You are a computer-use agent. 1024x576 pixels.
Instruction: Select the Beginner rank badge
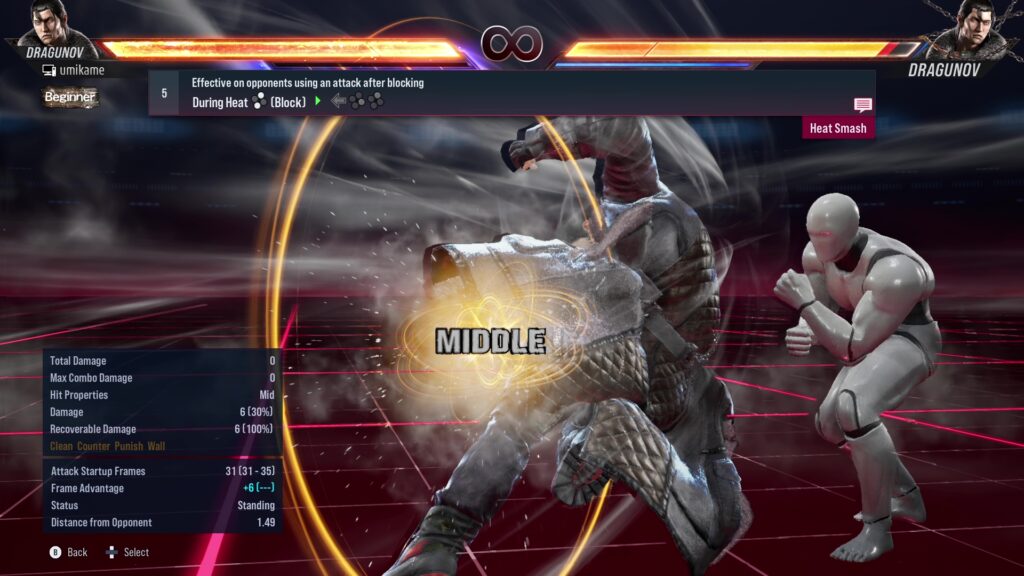(x=70, y=97)
